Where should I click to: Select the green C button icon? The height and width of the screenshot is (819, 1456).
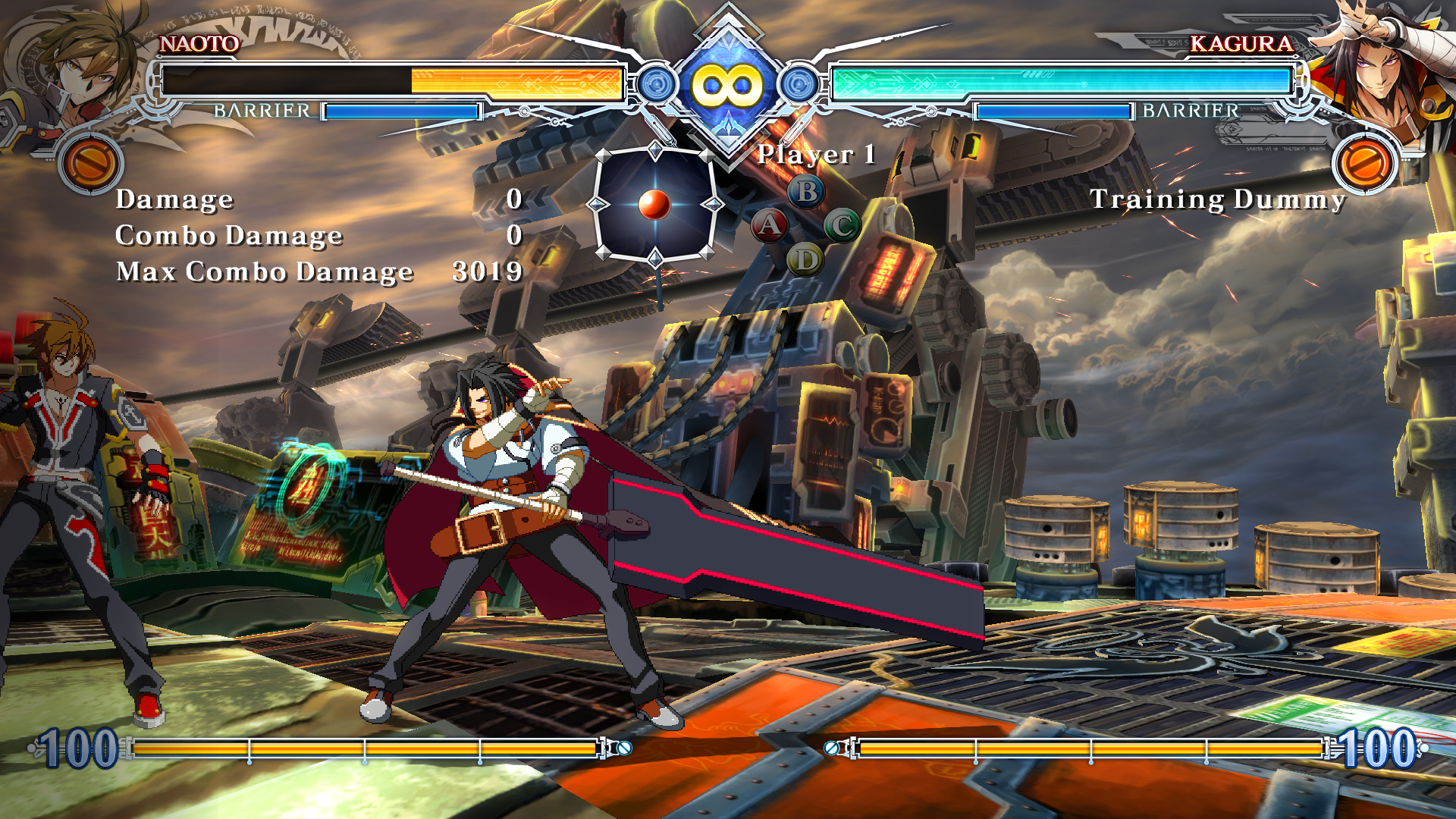tap(843, 225)
